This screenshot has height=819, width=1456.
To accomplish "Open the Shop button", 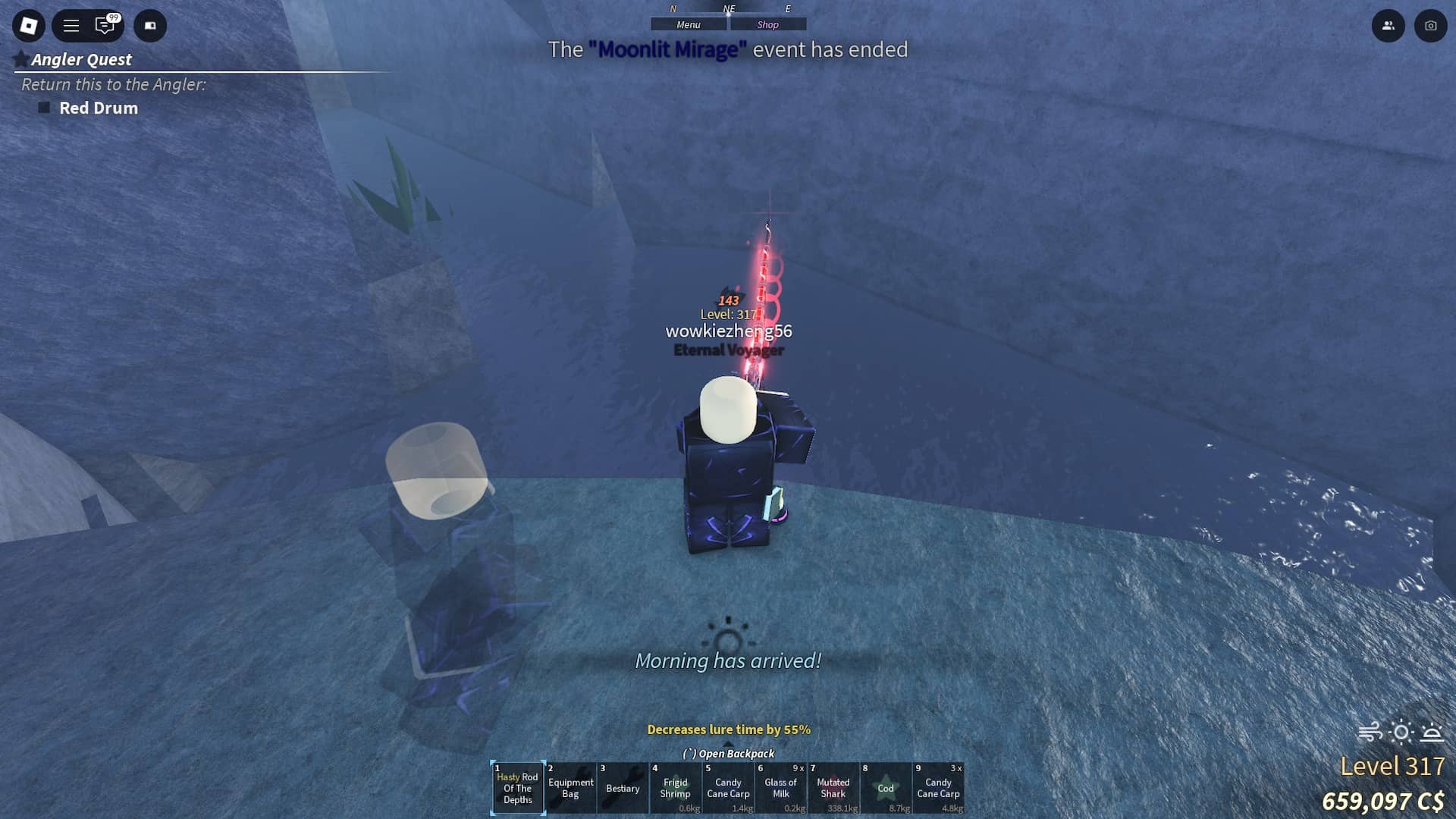I will [x=767, y=25].
